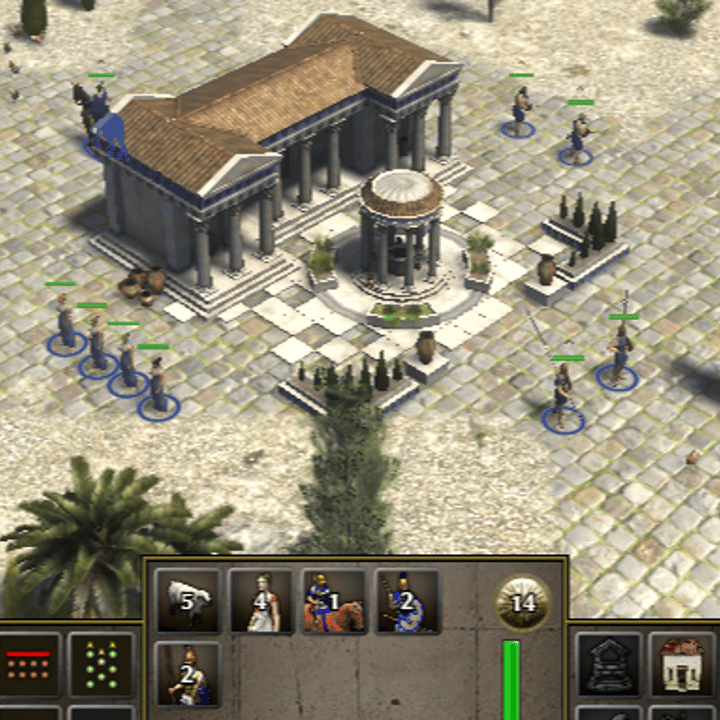Image resolution: width=720 pixels, height=720 pixels.
Task: Select the sheep group showing 5
Action: point(188,601)
